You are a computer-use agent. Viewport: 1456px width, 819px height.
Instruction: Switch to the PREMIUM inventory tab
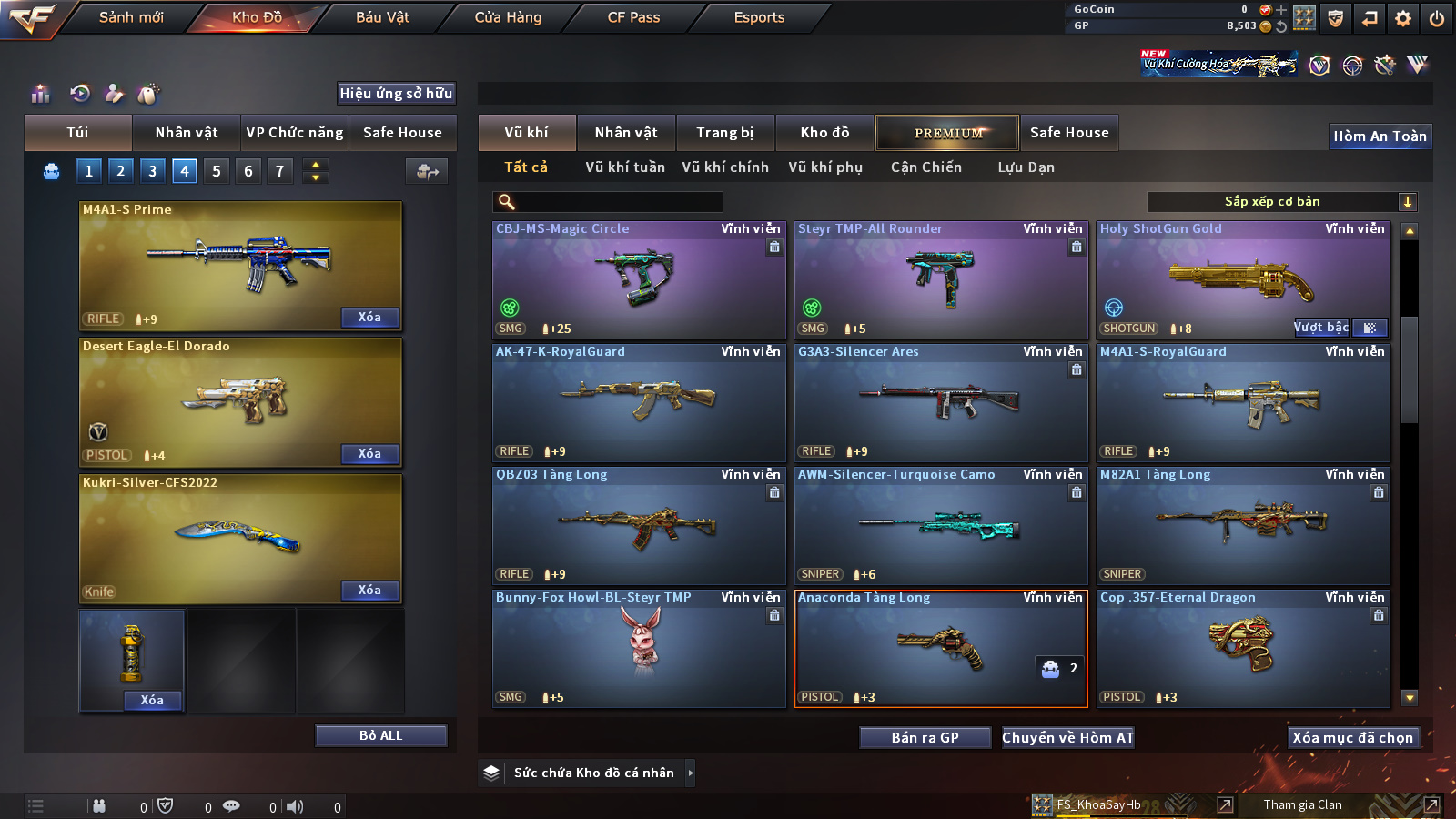(x=947, y=133)
